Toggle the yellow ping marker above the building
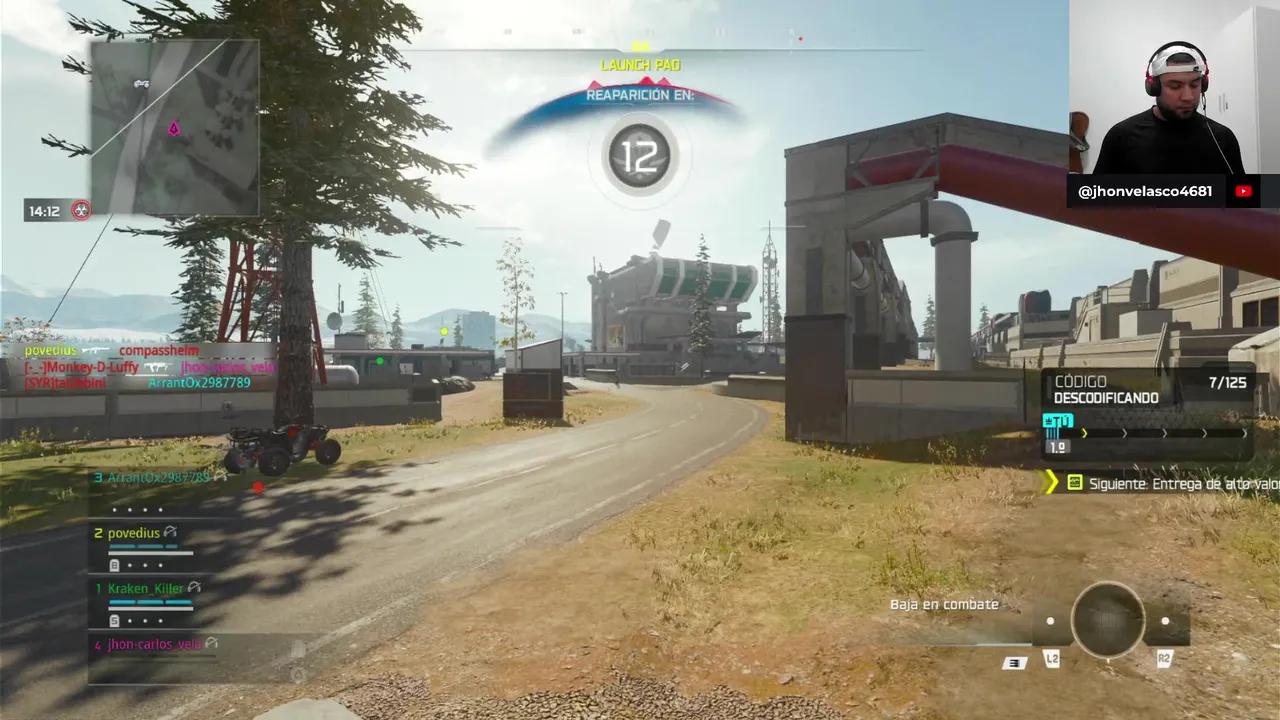1280x720 pixels. coord(442,331)
